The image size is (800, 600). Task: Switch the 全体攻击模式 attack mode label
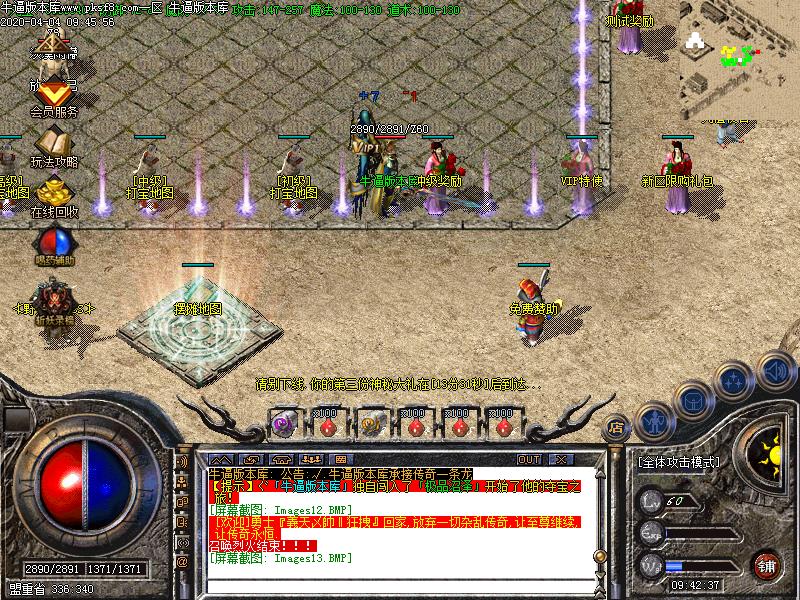679,463
